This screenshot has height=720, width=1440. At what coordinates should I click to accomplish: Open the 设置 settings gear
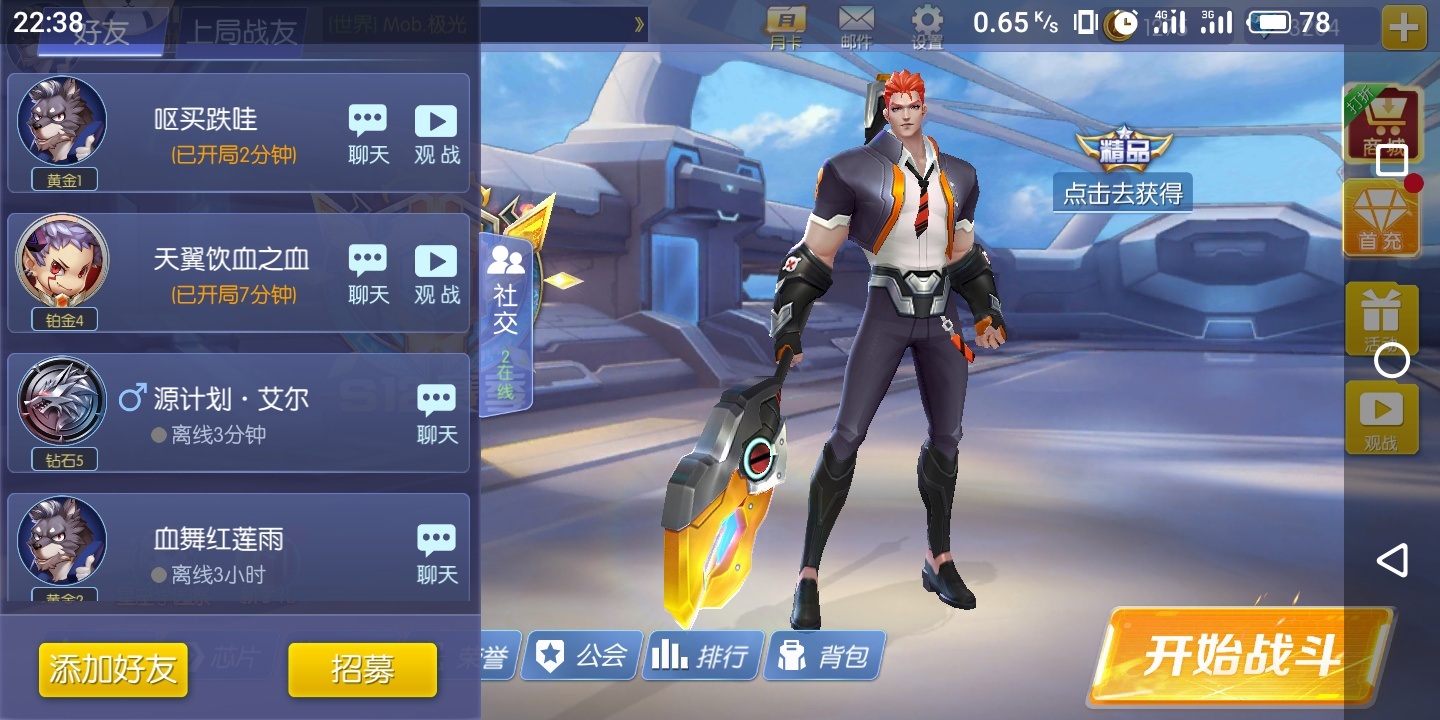(927, 27)
